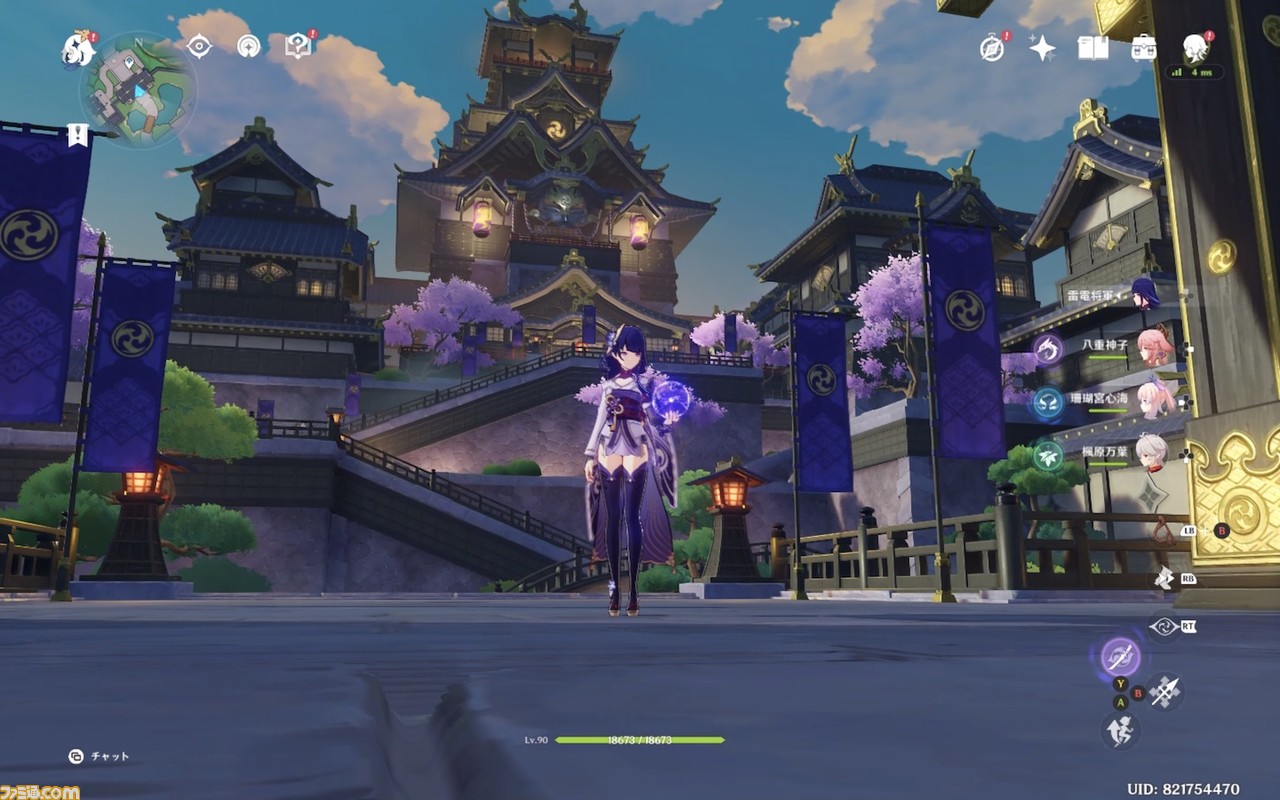Open the Wish four-pointed star icon
The width and height of the screenshot is (1280, 800).
click(1042, 48)
